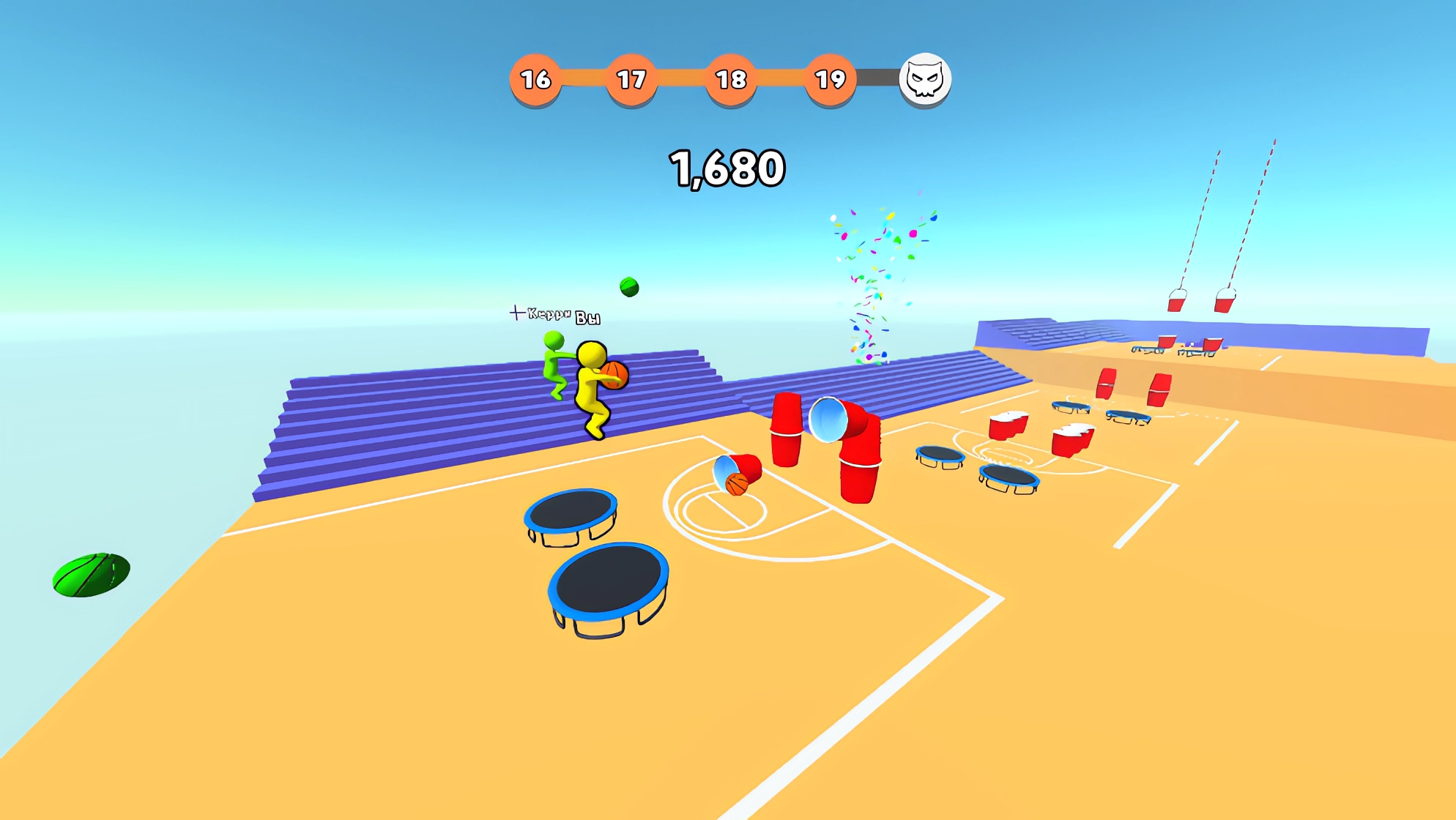Click the flying green ball midair
The width and height of the screenshot is (1456, 820).
tap(628, 286)
